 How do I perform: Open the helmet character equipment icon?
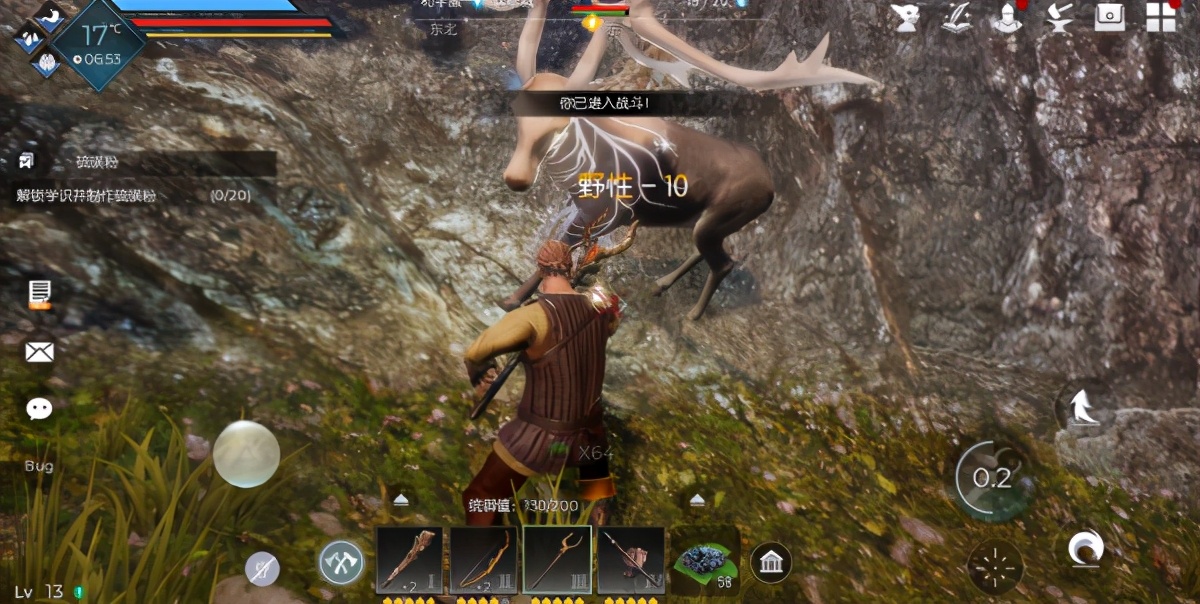click(x=1007, y=17)
